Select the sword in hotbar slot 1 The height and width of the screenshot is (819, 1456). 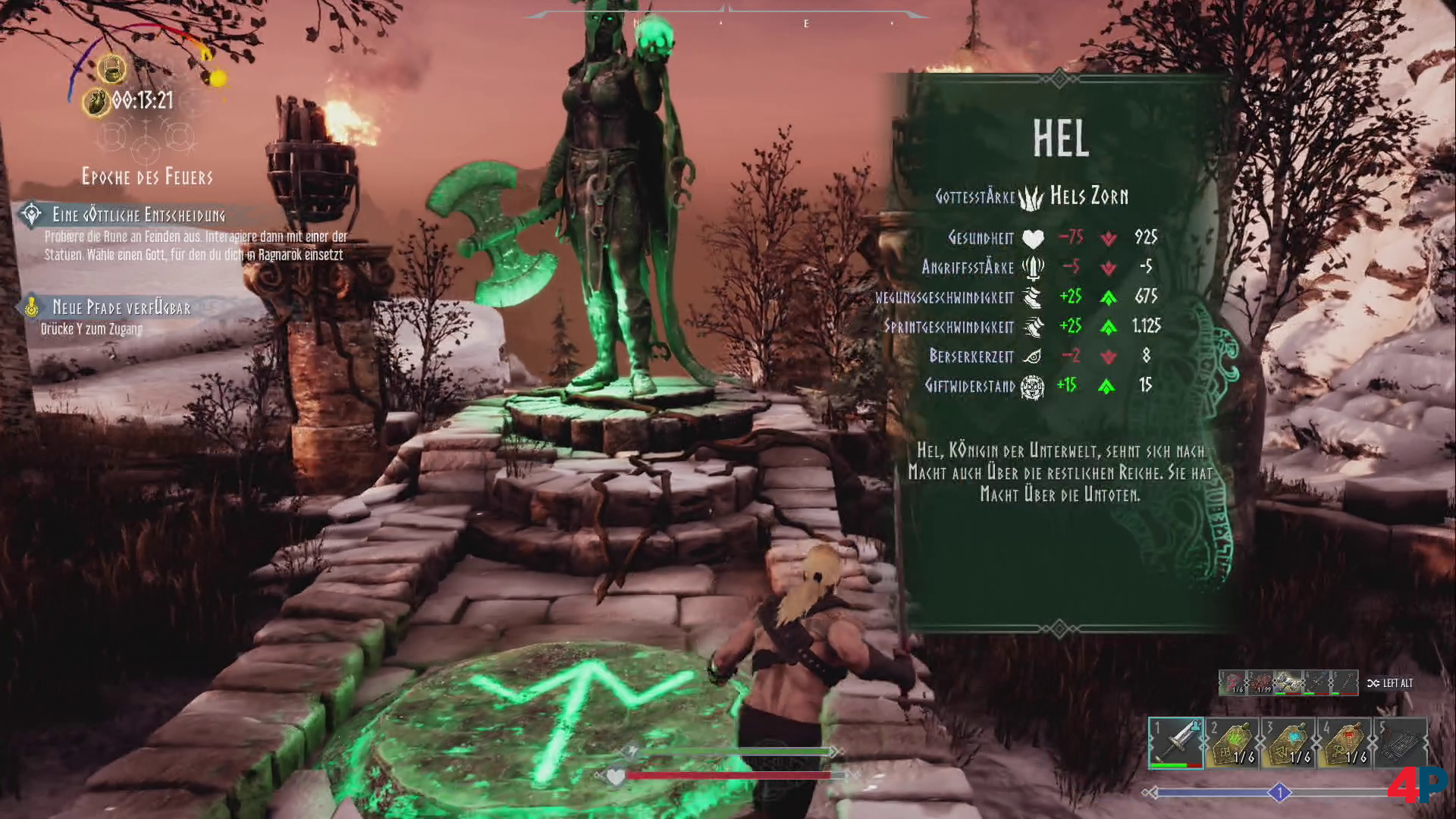click(1175, 742)
